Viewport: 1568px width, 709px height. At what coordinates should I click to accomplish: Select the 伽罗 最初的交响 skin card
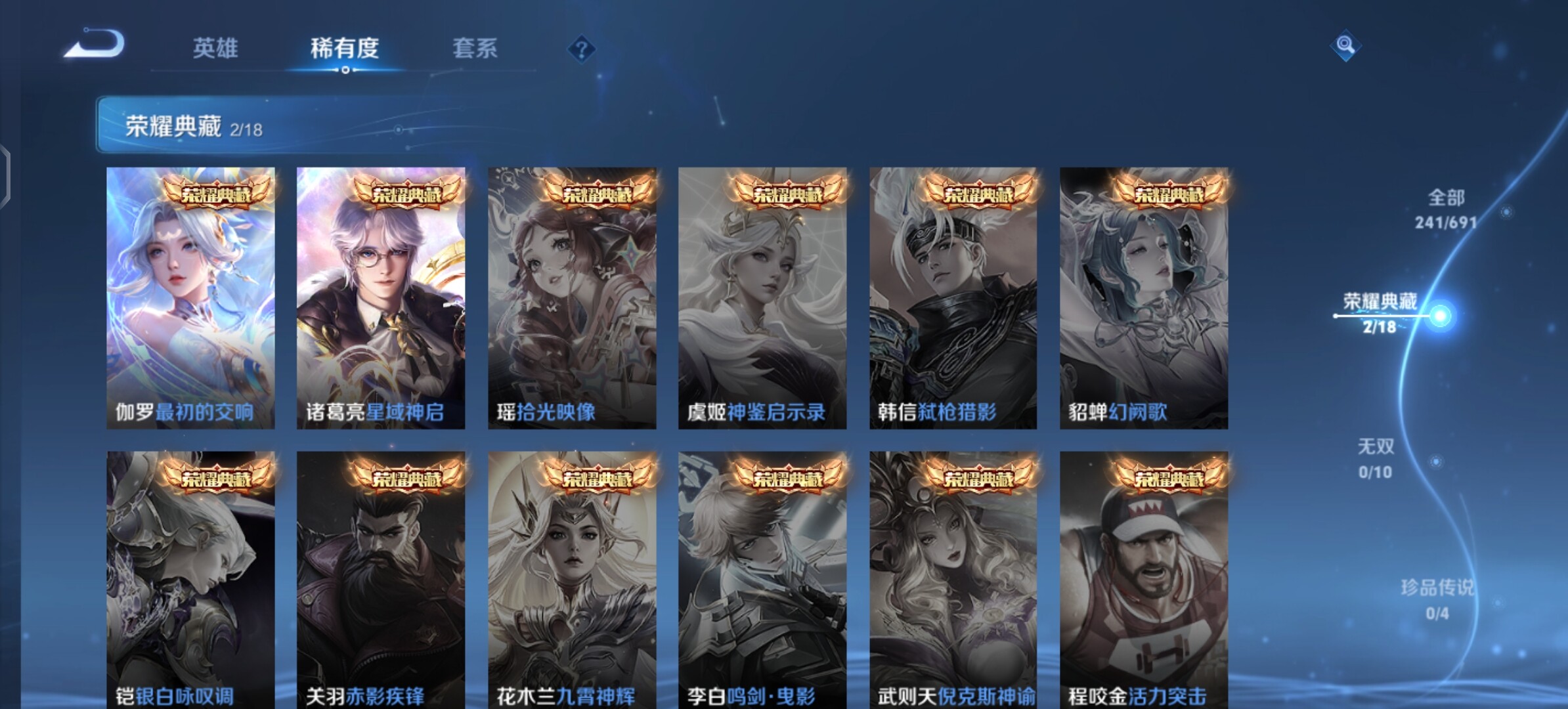(x=190, y=299)
